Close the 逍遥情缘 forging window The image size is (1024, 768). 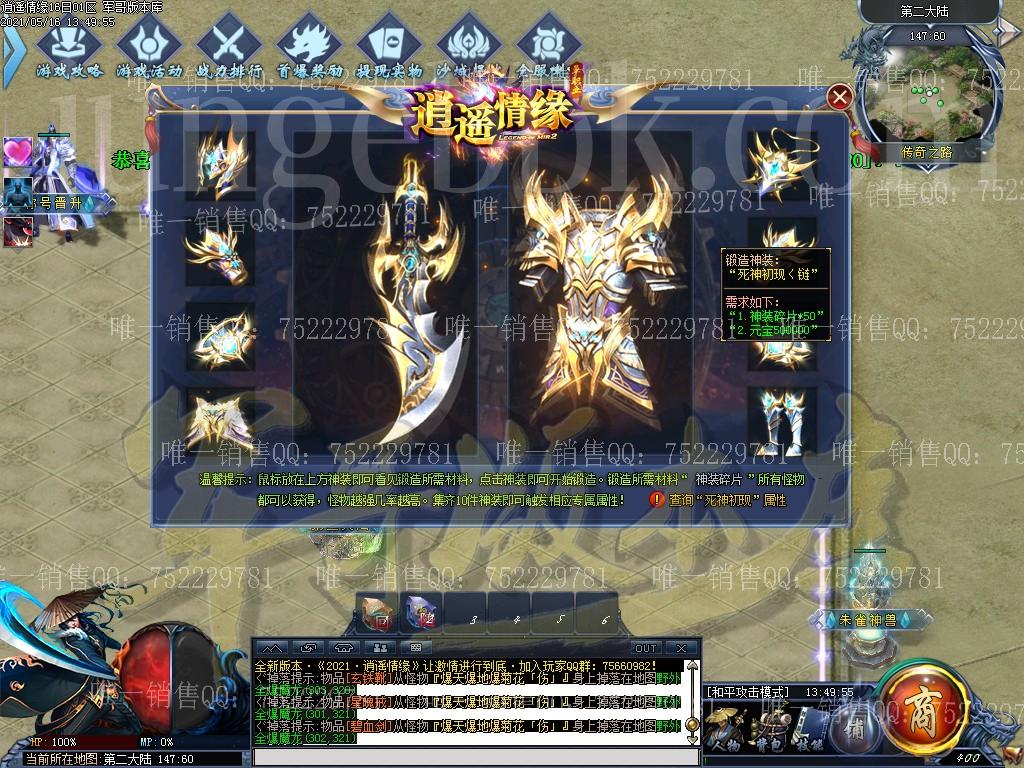point(841,97)
